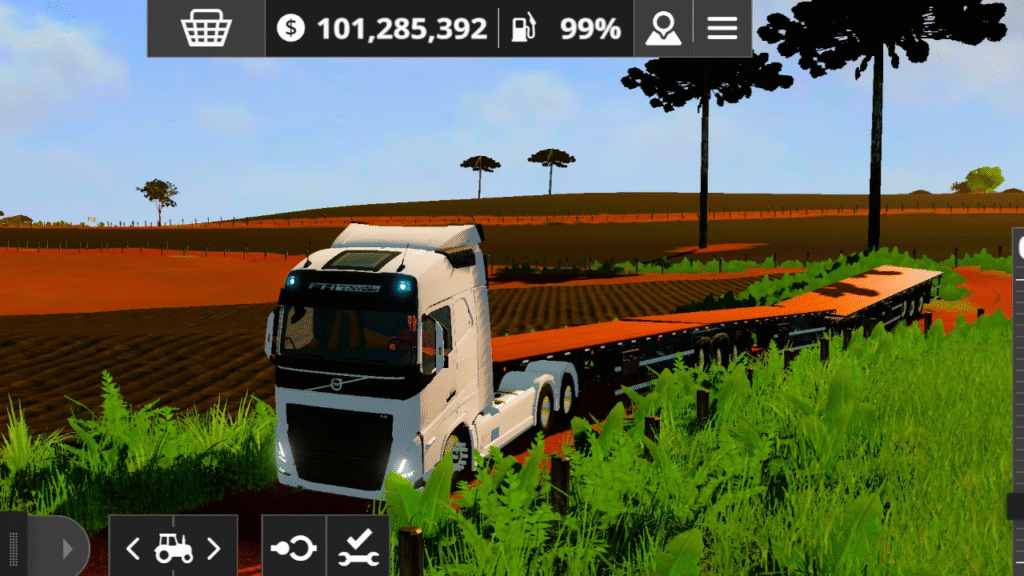
Task: Activate the trailer attach hook button
Action: 293,547
